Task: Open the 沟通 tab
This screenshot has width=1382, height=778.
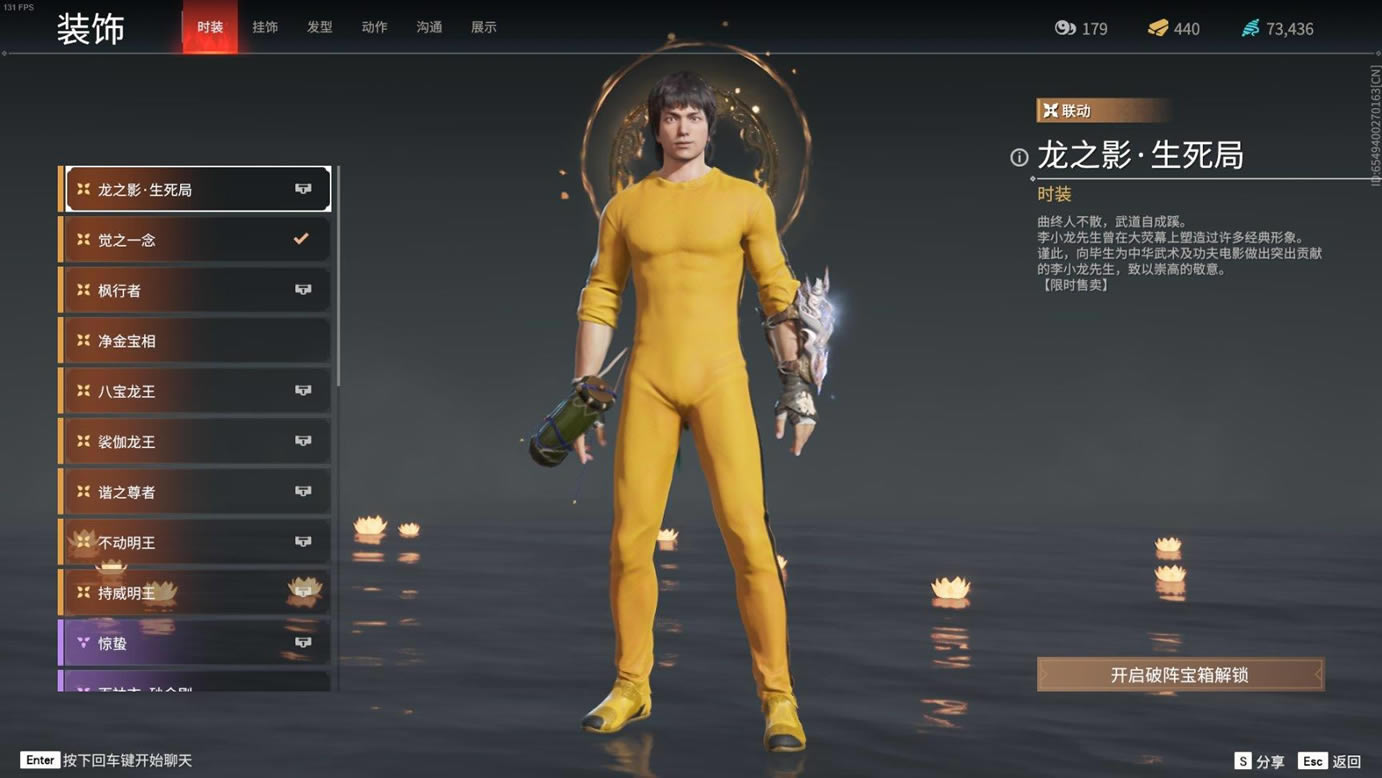Action: [x=429, y=27]
